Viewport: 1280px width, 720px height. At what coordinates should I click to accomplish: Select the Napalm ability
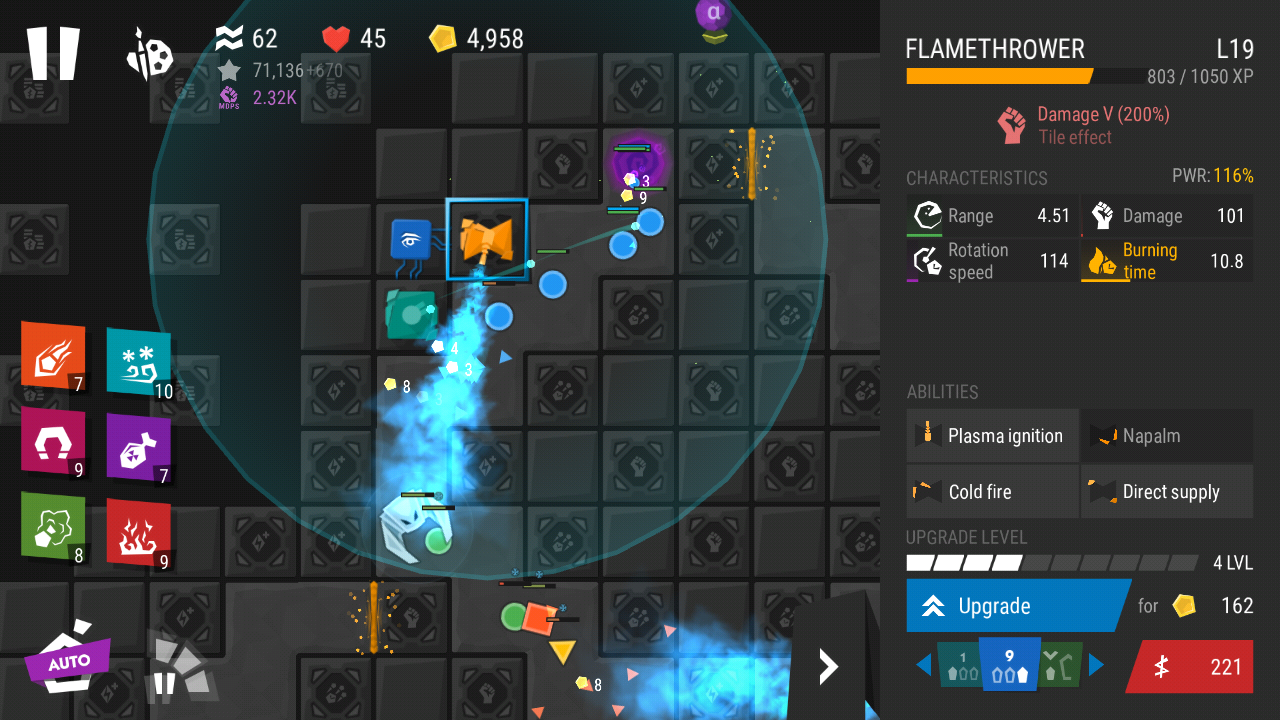1166,436
